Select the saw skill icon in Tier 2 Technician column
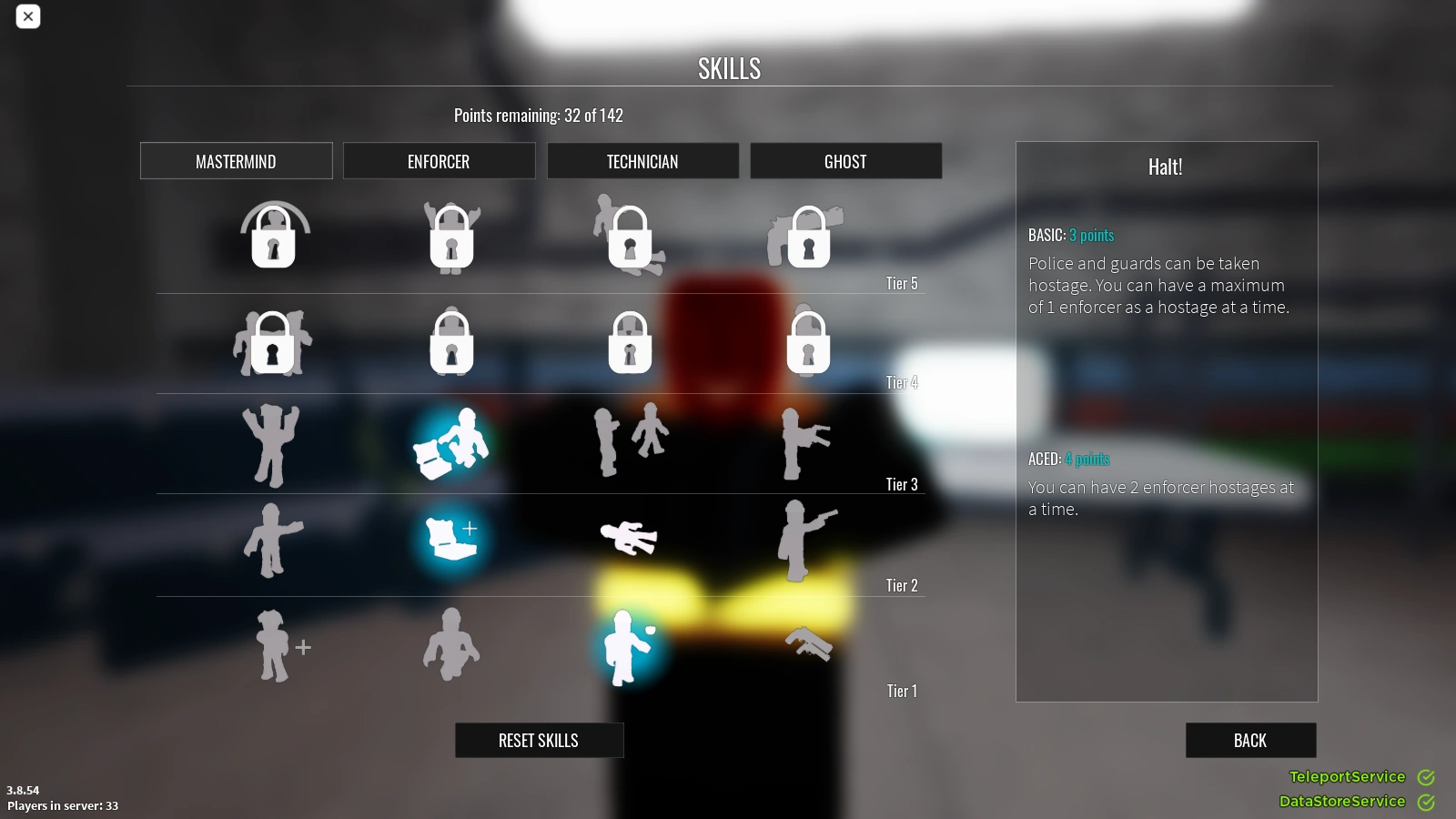The image size is (1456, 819). (x=628, y=537)
